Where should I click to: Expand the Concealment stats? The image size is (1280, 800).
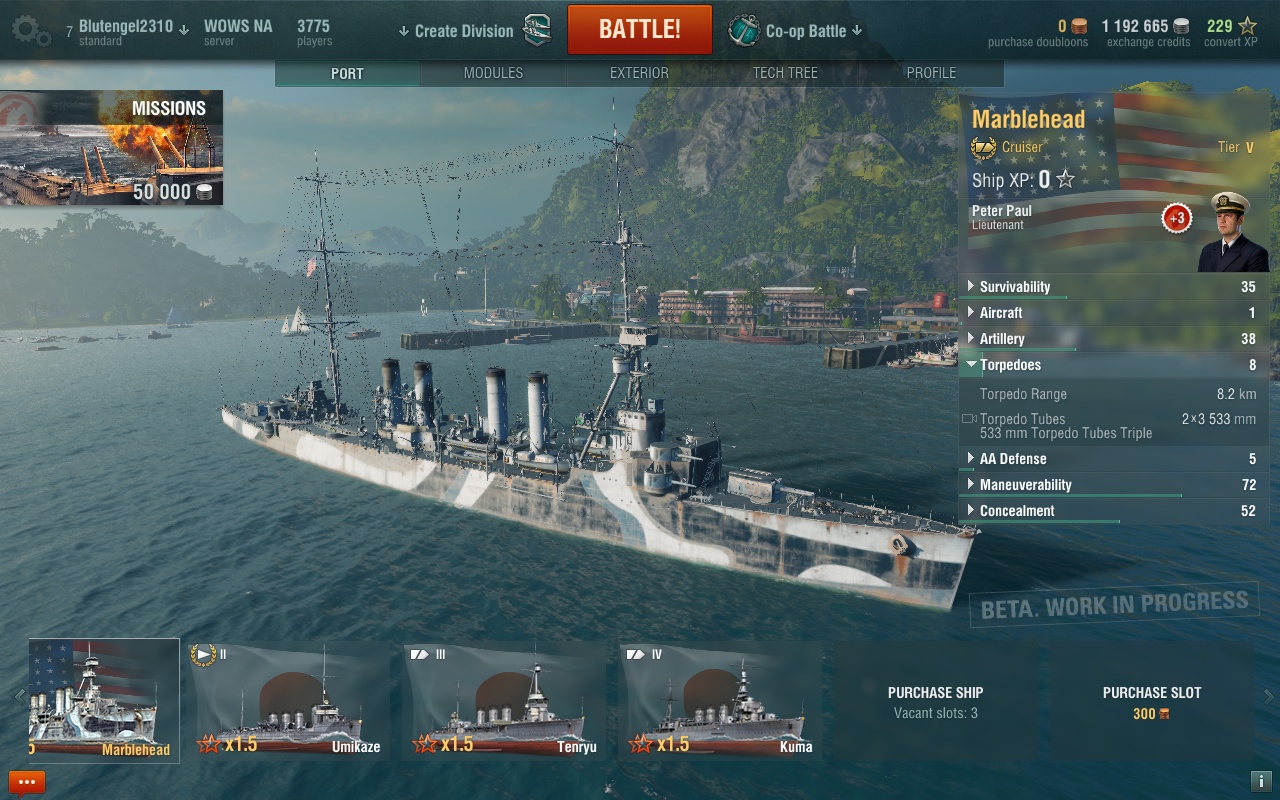1017,511
